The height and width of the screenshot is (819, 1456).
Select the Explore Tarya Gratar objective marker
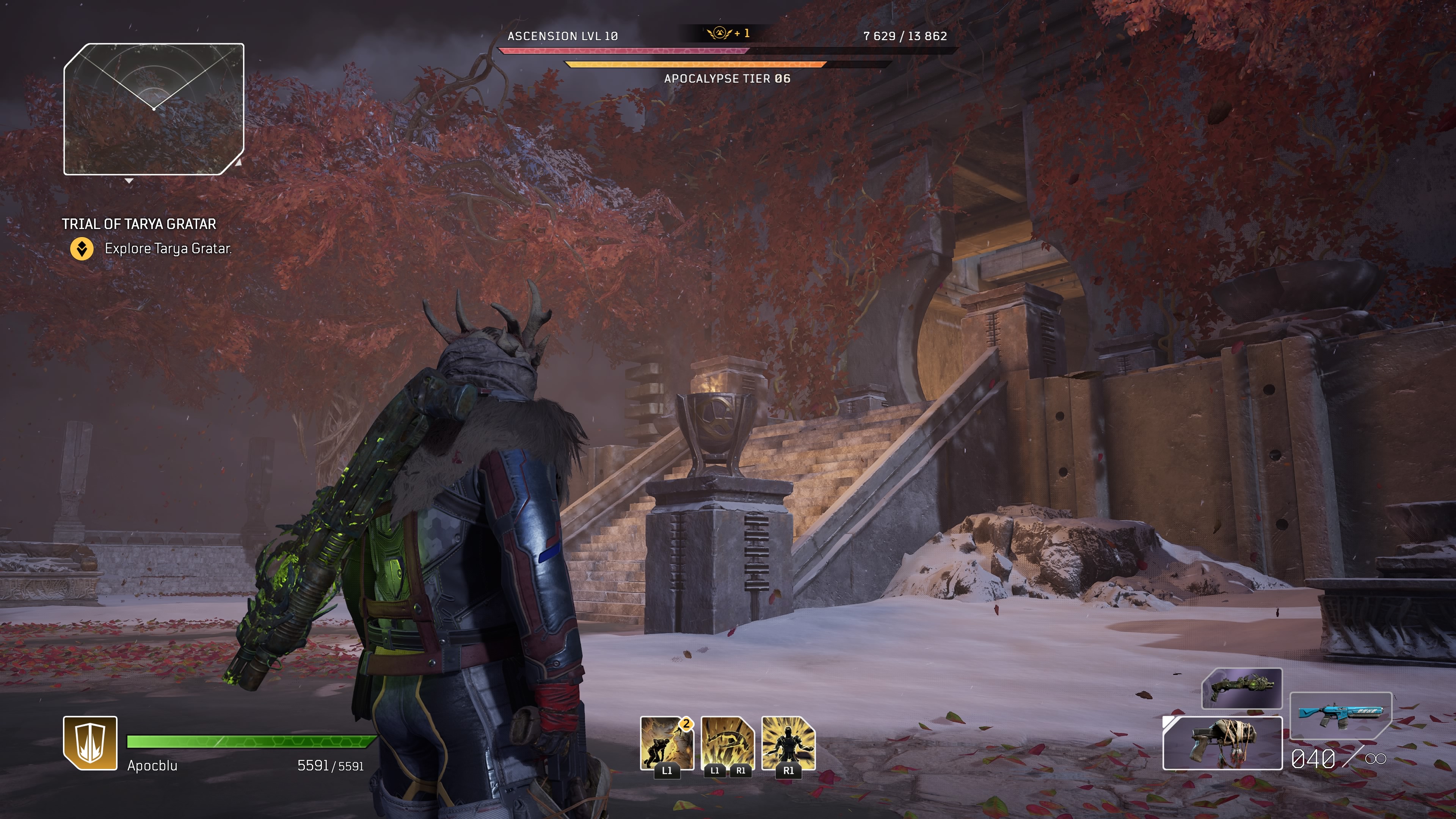coord(82,249)
